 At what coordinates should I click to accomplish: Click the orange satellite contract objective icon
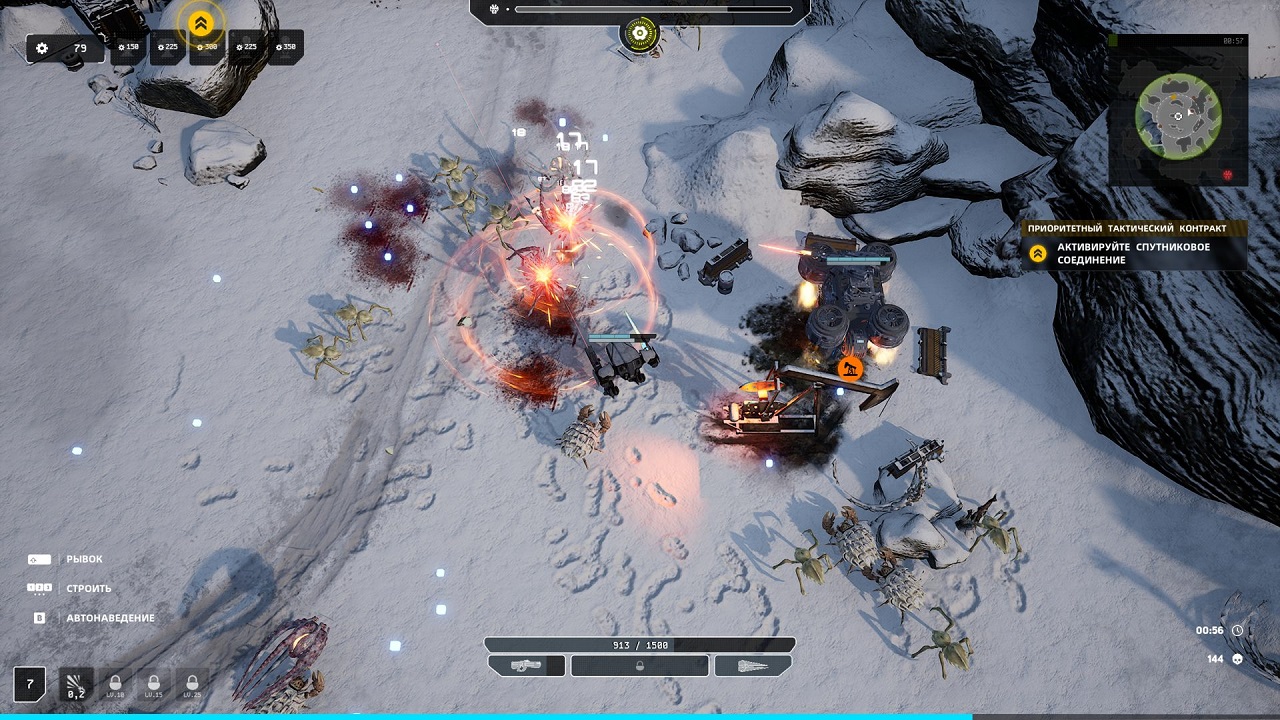pos(1037,252)
